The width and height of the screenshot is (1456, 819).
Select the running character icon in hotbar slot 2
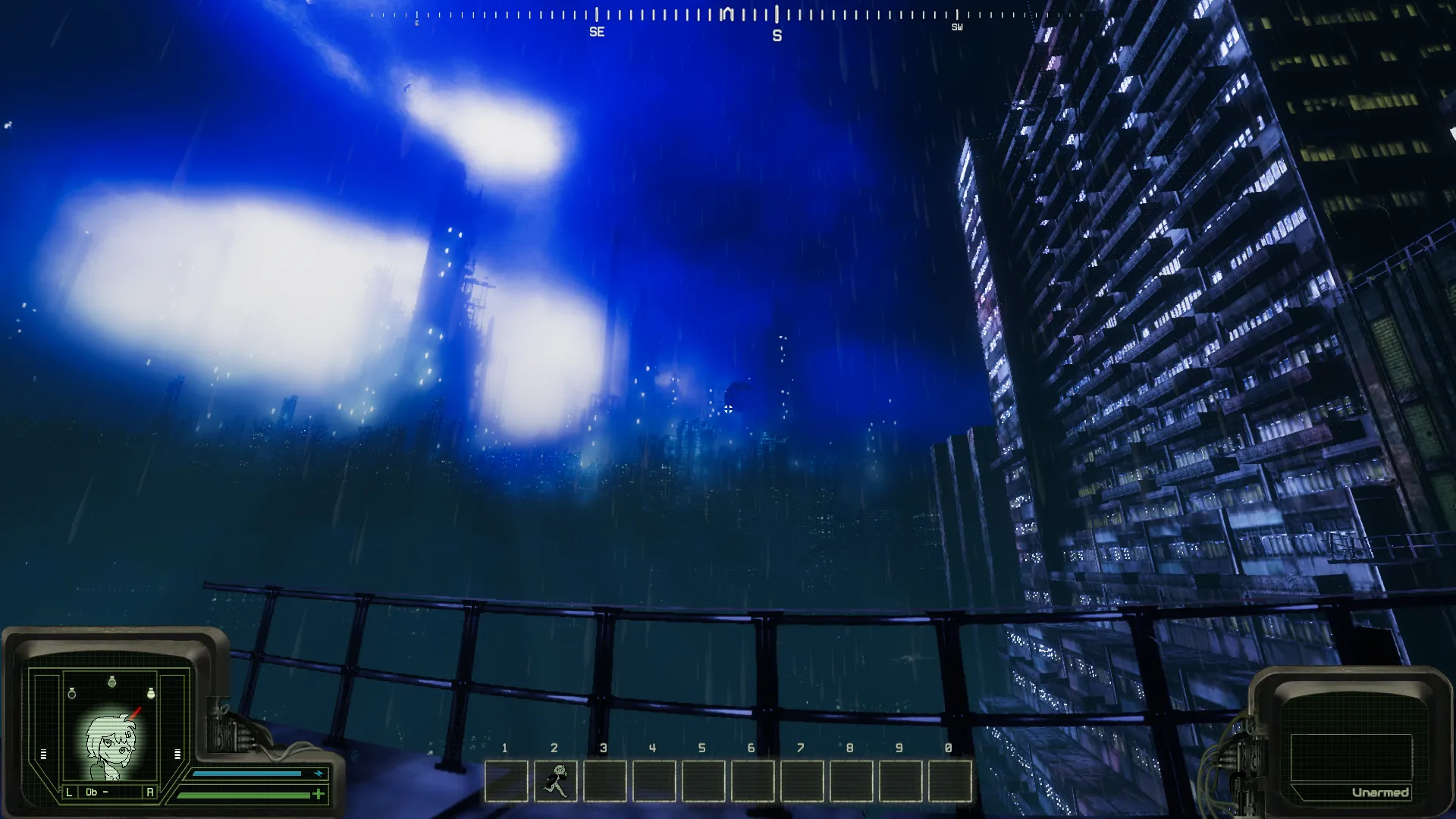pyautogui.click(x=556, y=782)
